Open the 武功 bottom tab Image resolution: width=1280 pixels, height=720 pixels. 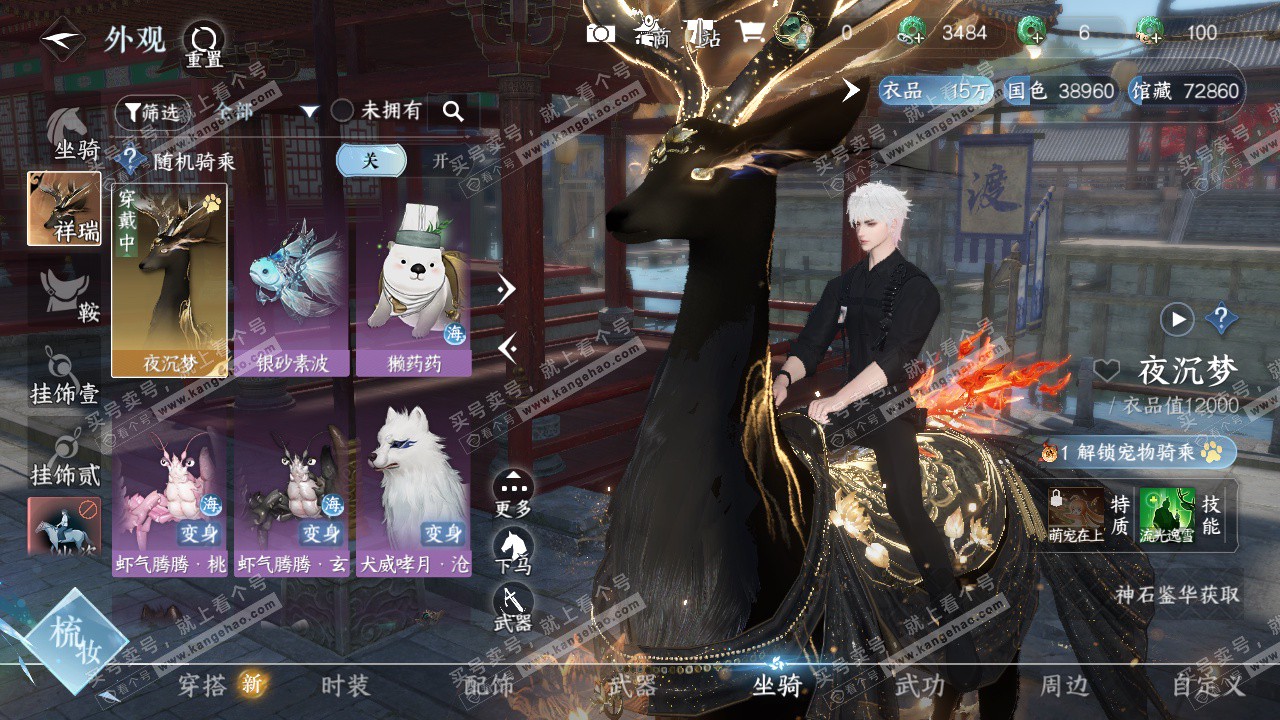920,685
